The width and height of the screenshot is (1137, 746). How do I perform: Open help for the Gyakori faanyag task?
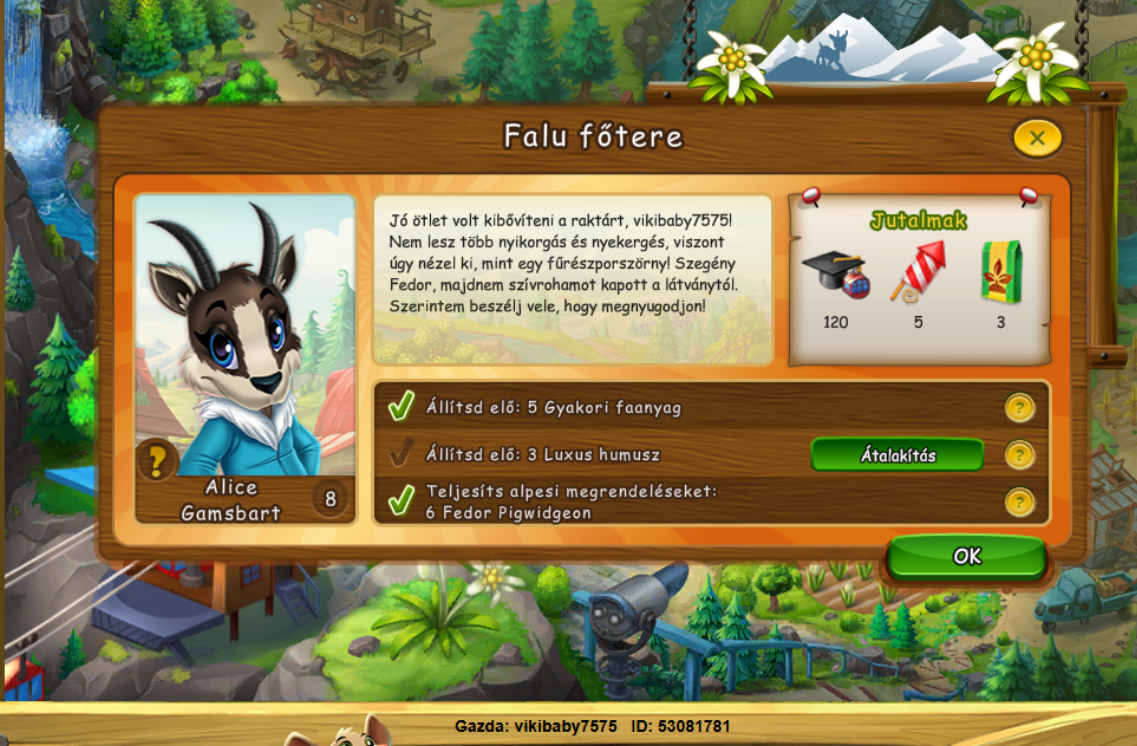(1019, 407)
